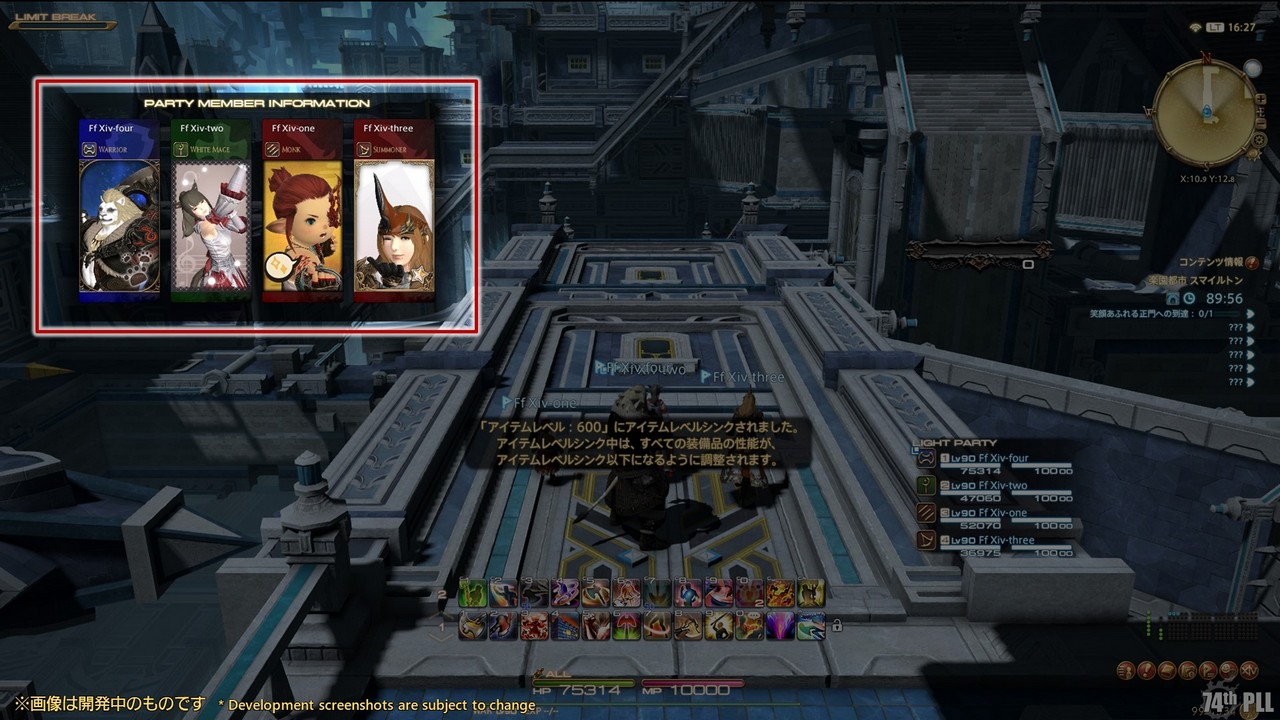Viewport: 1280px width, 720px height.
Task: Select Ff Xiv-four's Warrior party card
Action: [x=119, y=211]
